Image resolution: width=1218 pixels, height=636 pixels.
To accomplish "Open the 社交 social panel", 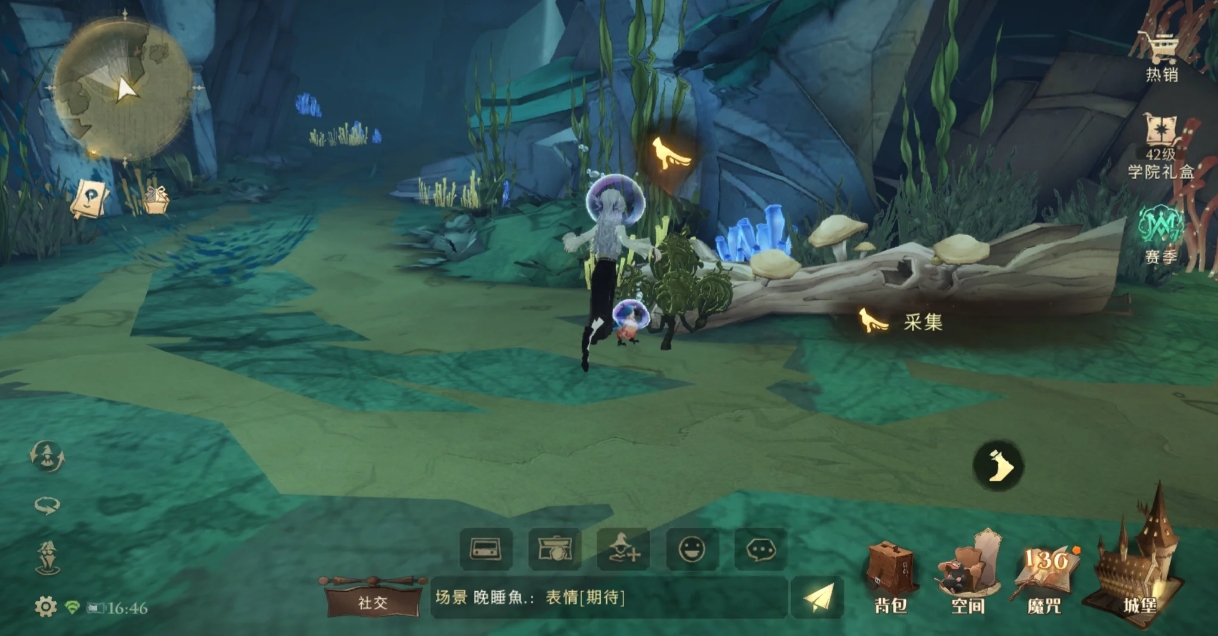I will 372,601.
